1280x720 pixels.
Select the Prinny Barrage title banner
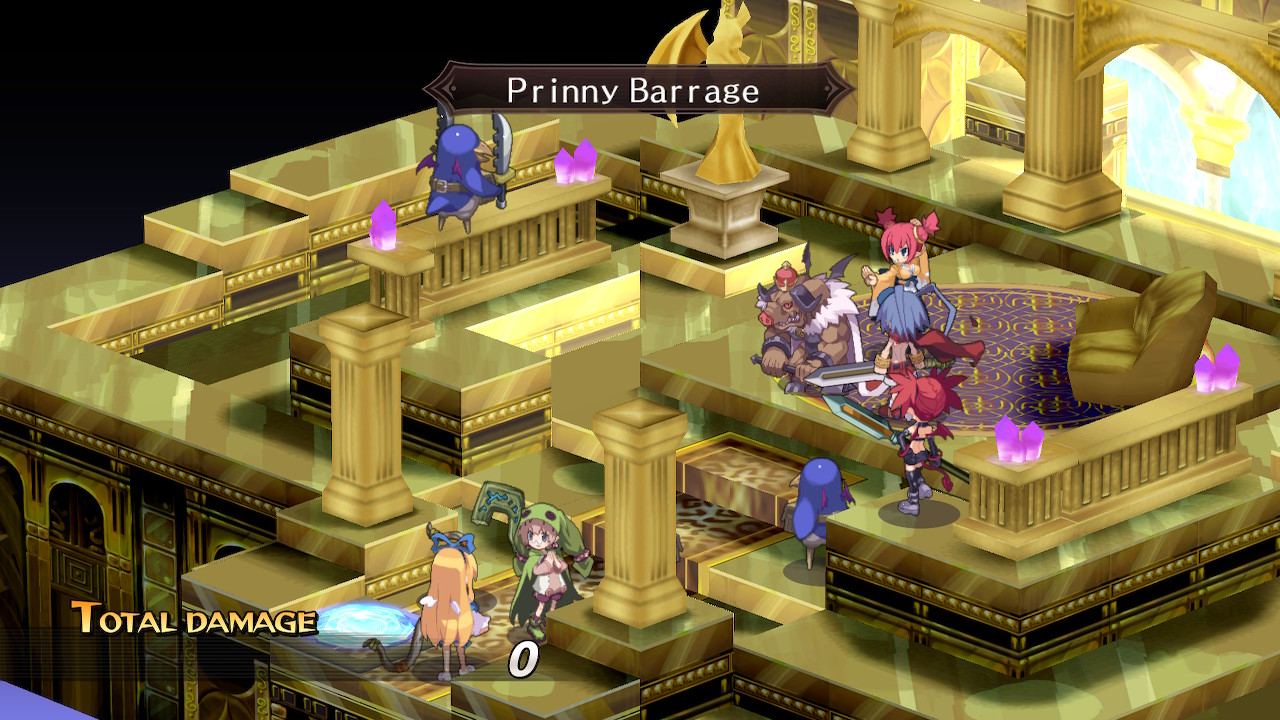coord(635,88)
